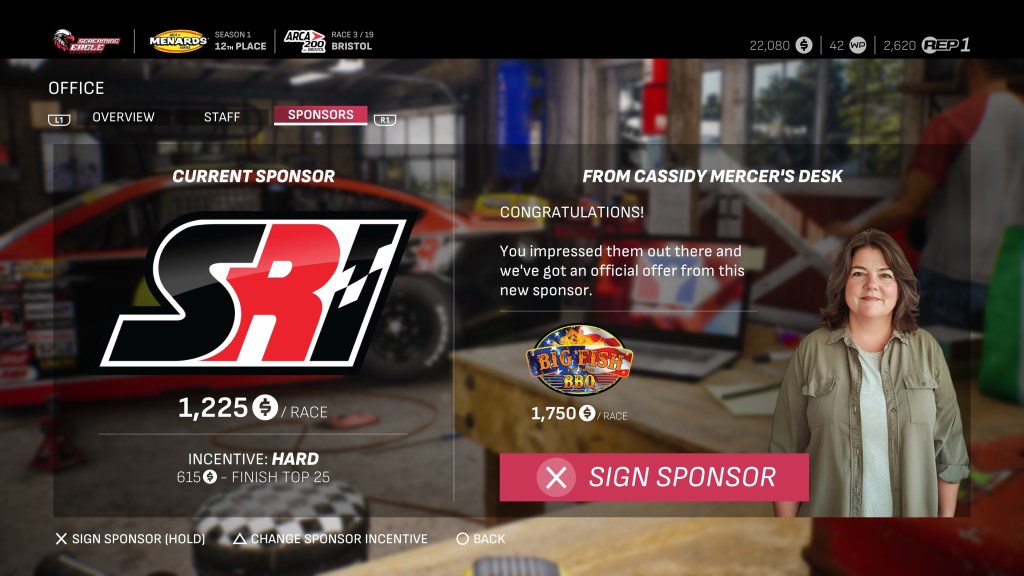
Task: Select the Sponsors tab
Action: point(320,115)
